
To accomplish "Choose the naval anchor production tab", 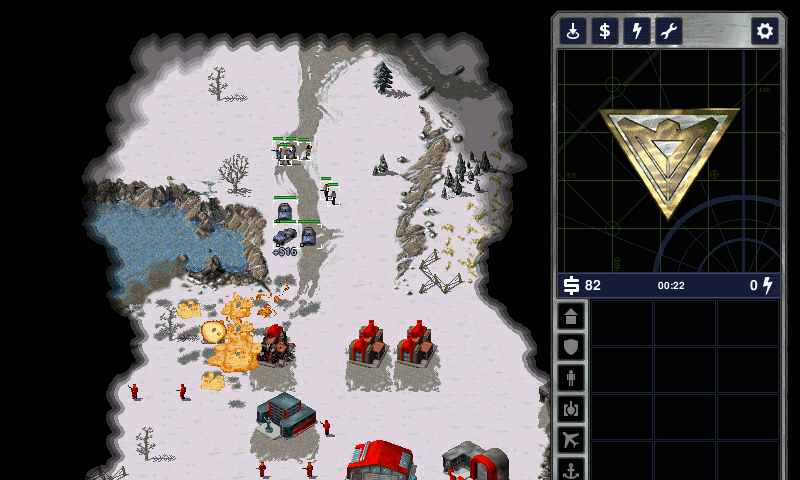I will point(571,468).
